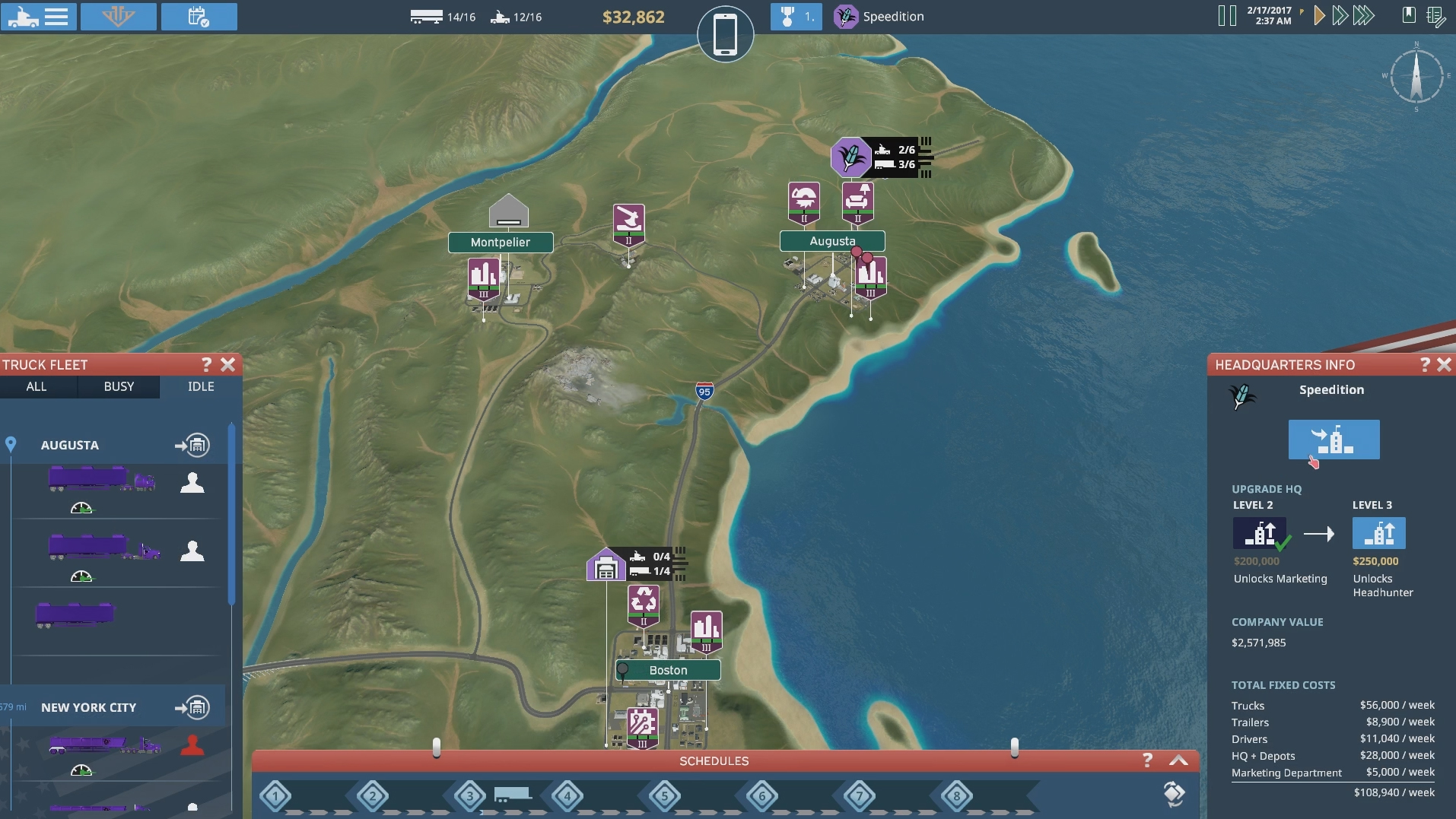Select schedule slot number 3
1456x819 pixels.
[469, 797]
